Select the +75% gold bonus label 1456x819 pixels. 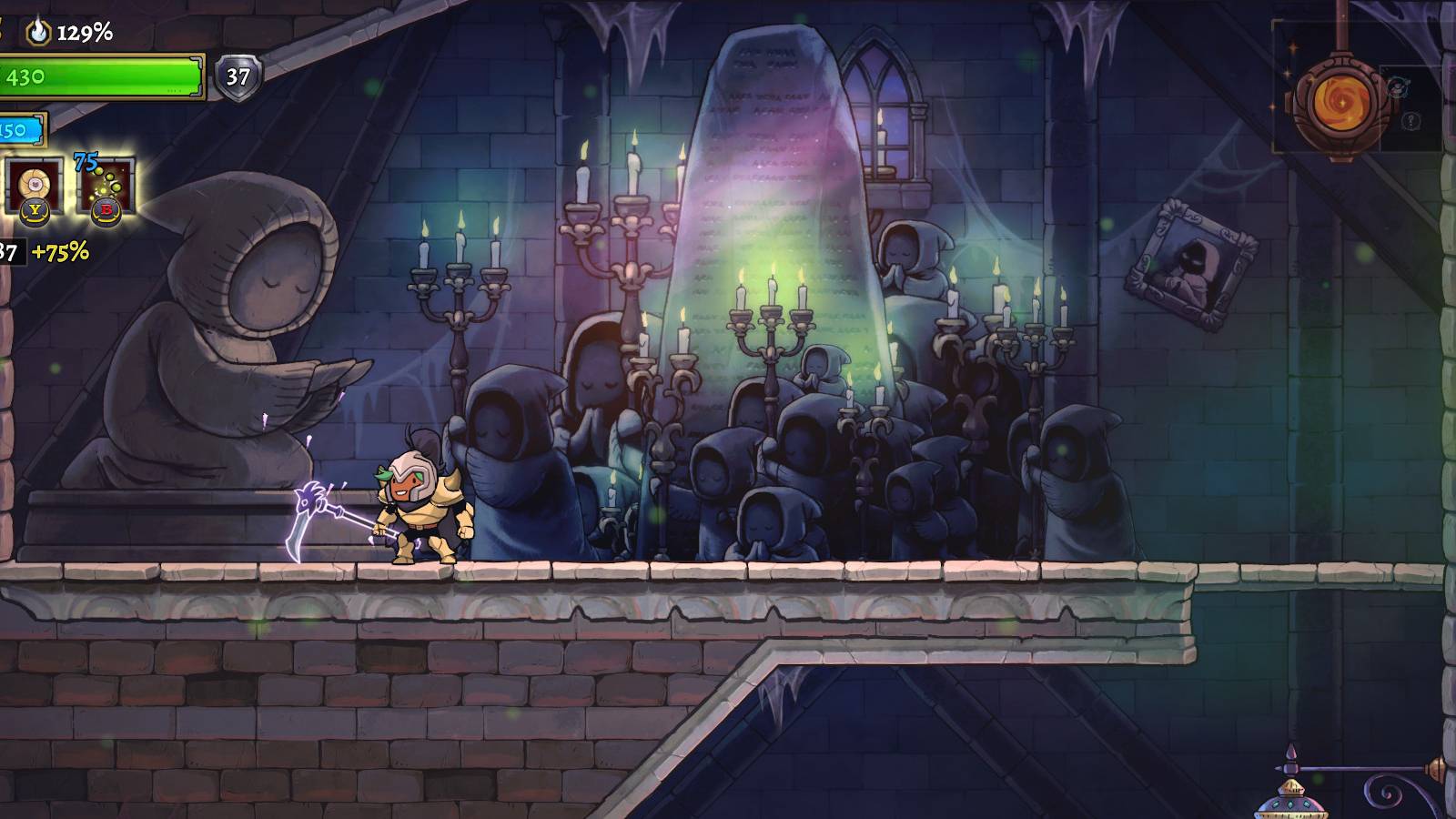pos(60,251)
